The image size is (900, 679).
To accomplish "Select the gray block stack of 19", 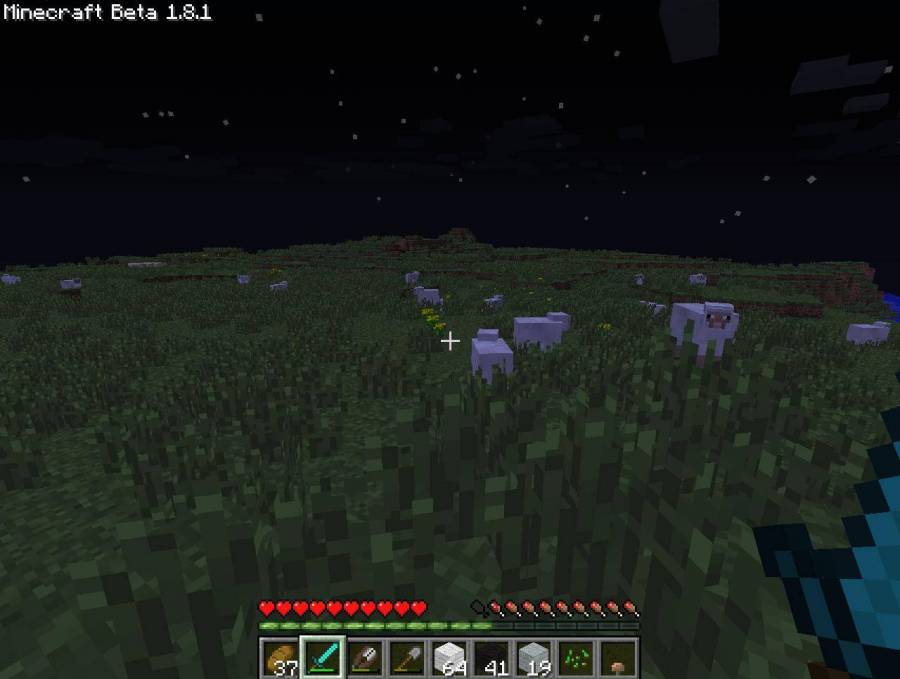I will click(534, 658).
